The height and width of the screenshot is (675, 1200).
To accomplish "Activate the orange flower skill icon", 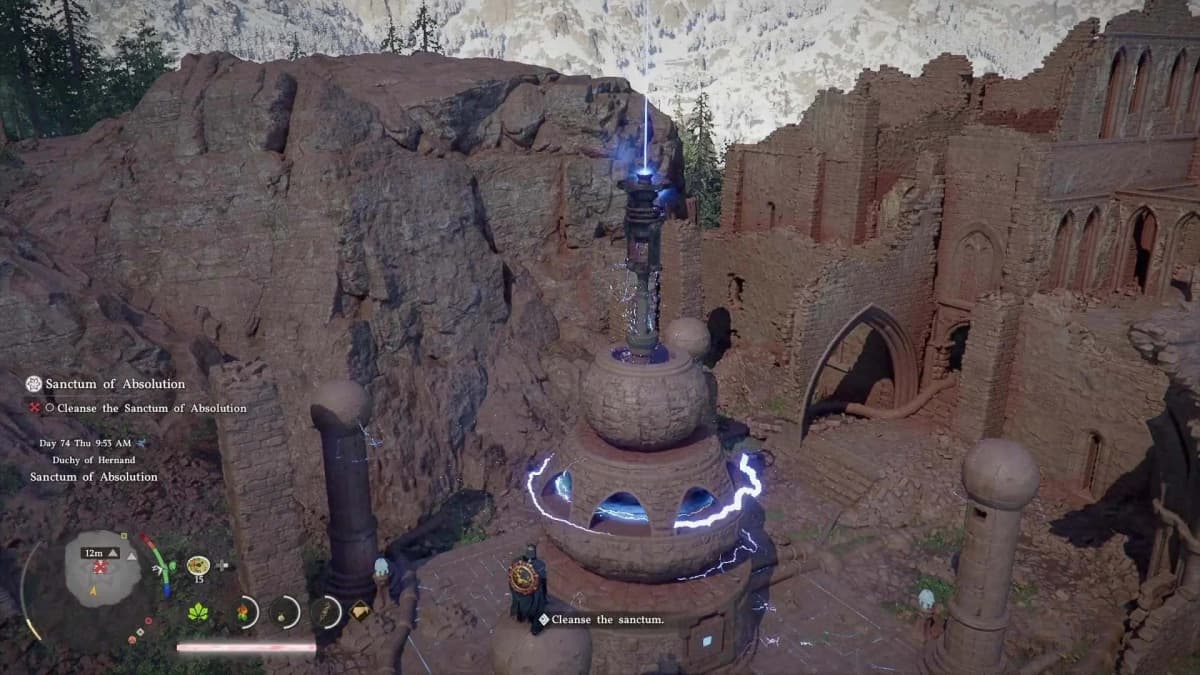I will point(243,611).
